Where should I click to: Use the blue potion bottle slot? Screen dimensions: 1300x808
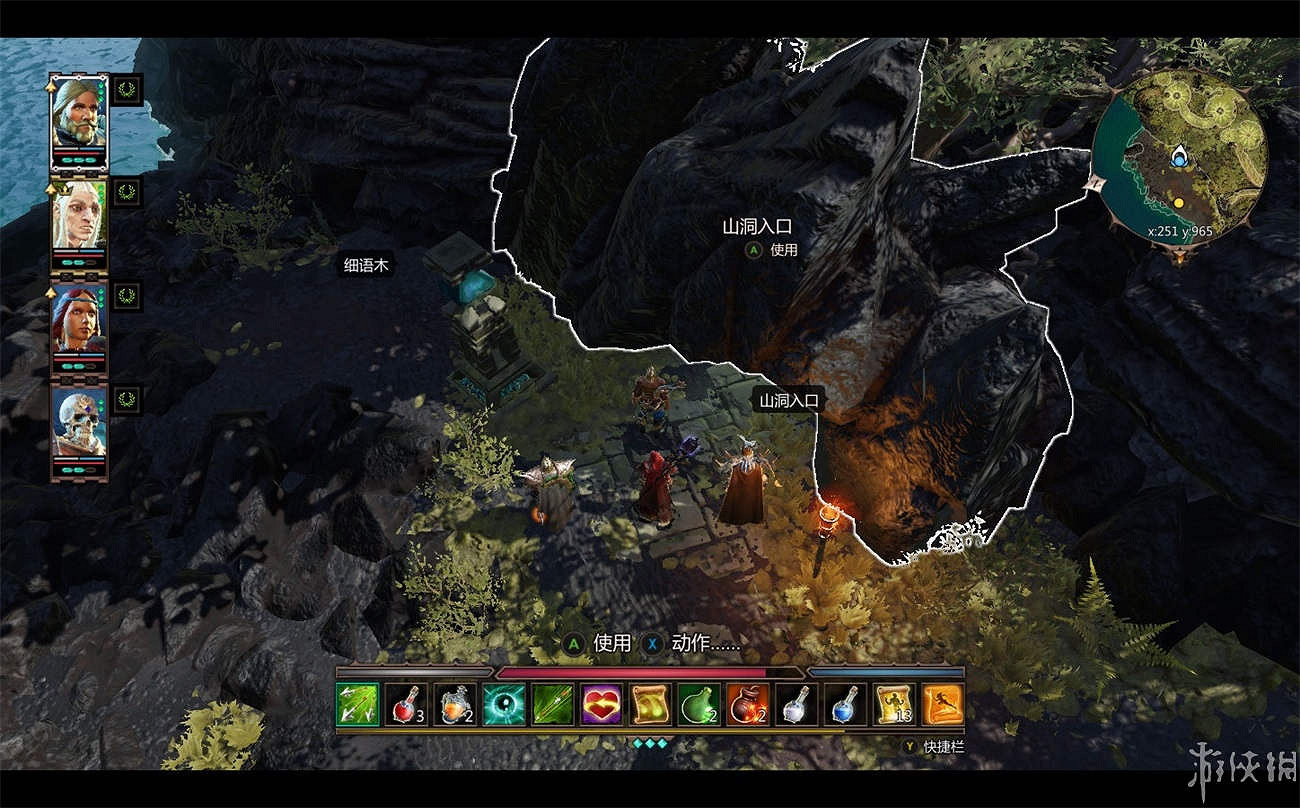coord(845,704)
